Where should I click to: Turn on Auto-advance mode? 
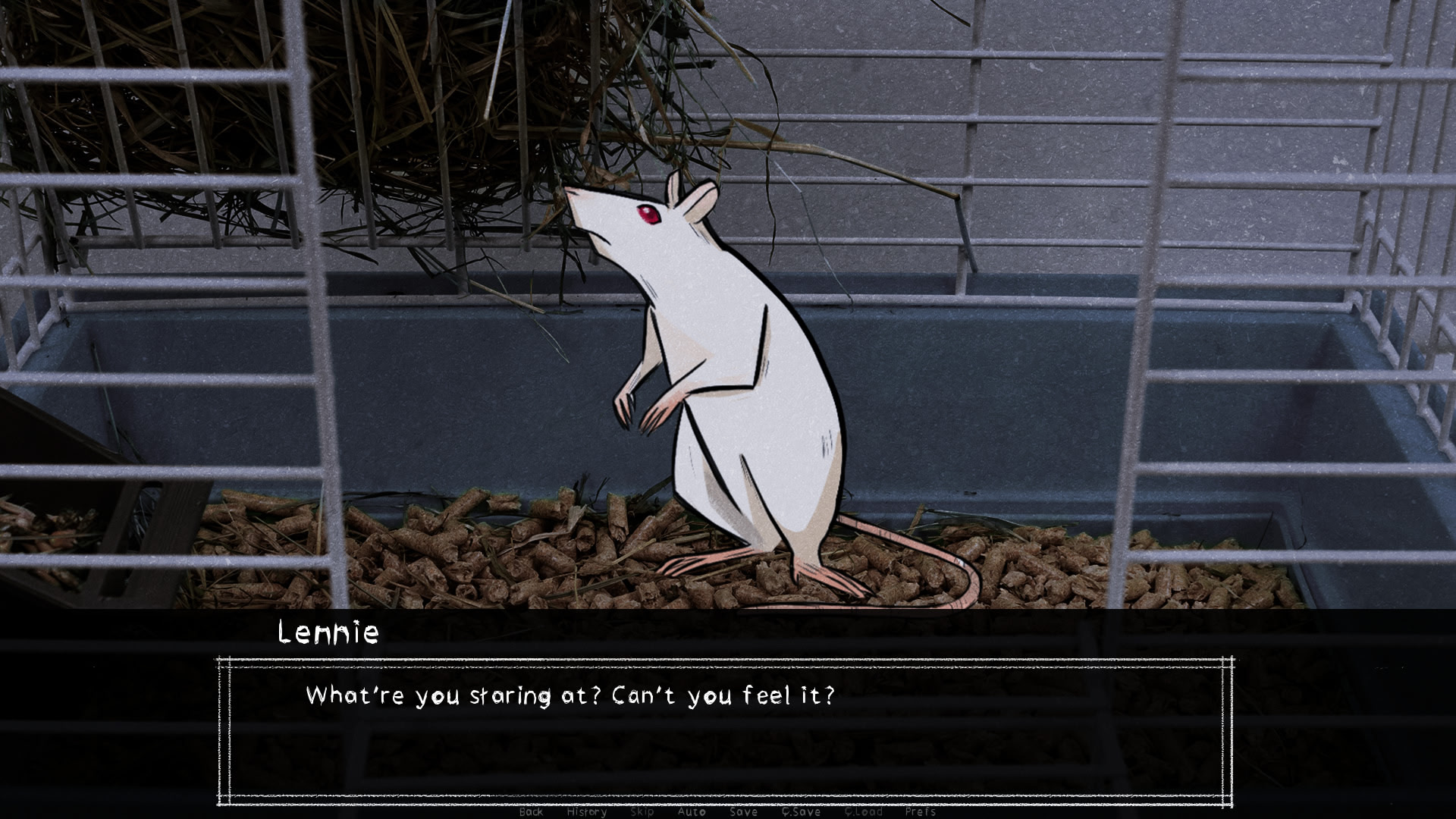(691, 811)
